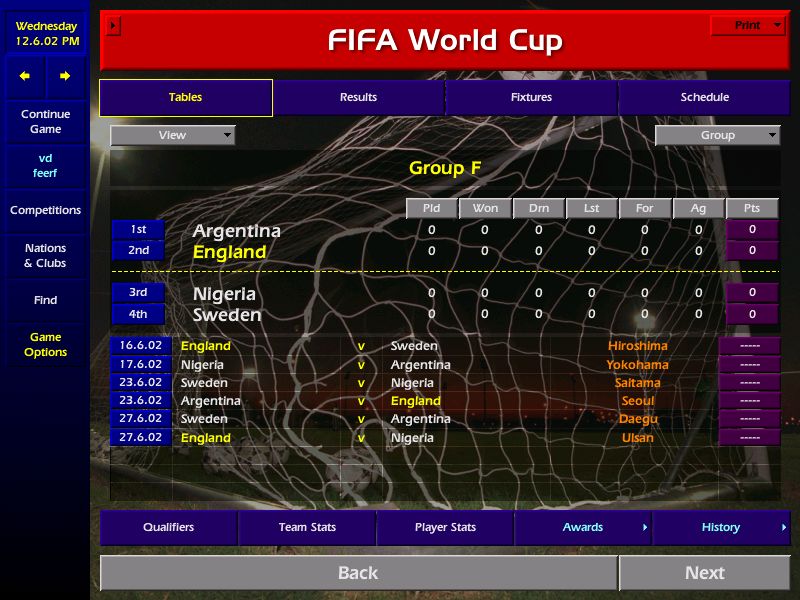Image resolution: width=800 pixels, height=600 pixels.
Task: Open Game Options
Action: coord(45,345)
